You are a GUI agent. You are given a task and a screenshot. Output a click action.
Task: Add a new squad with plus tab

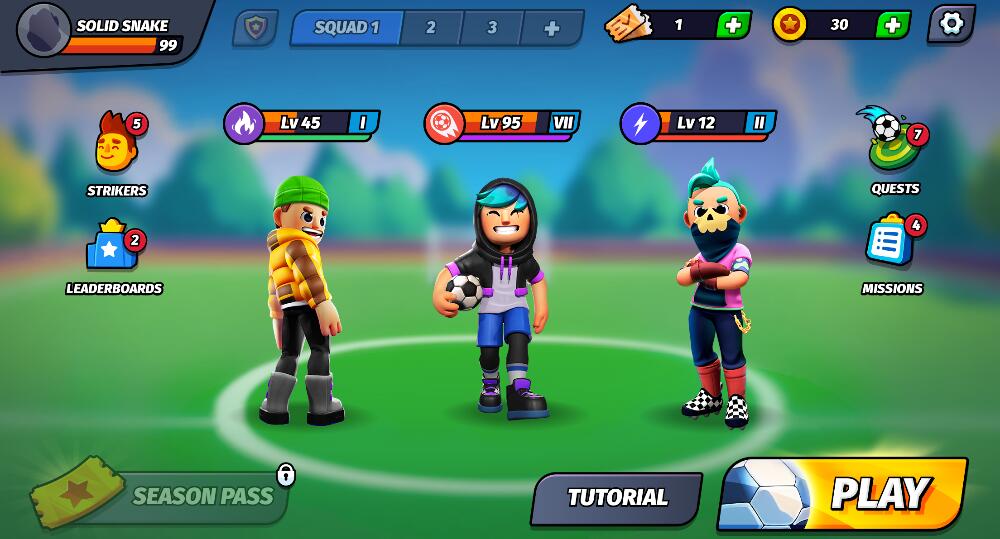click(551, 29)
